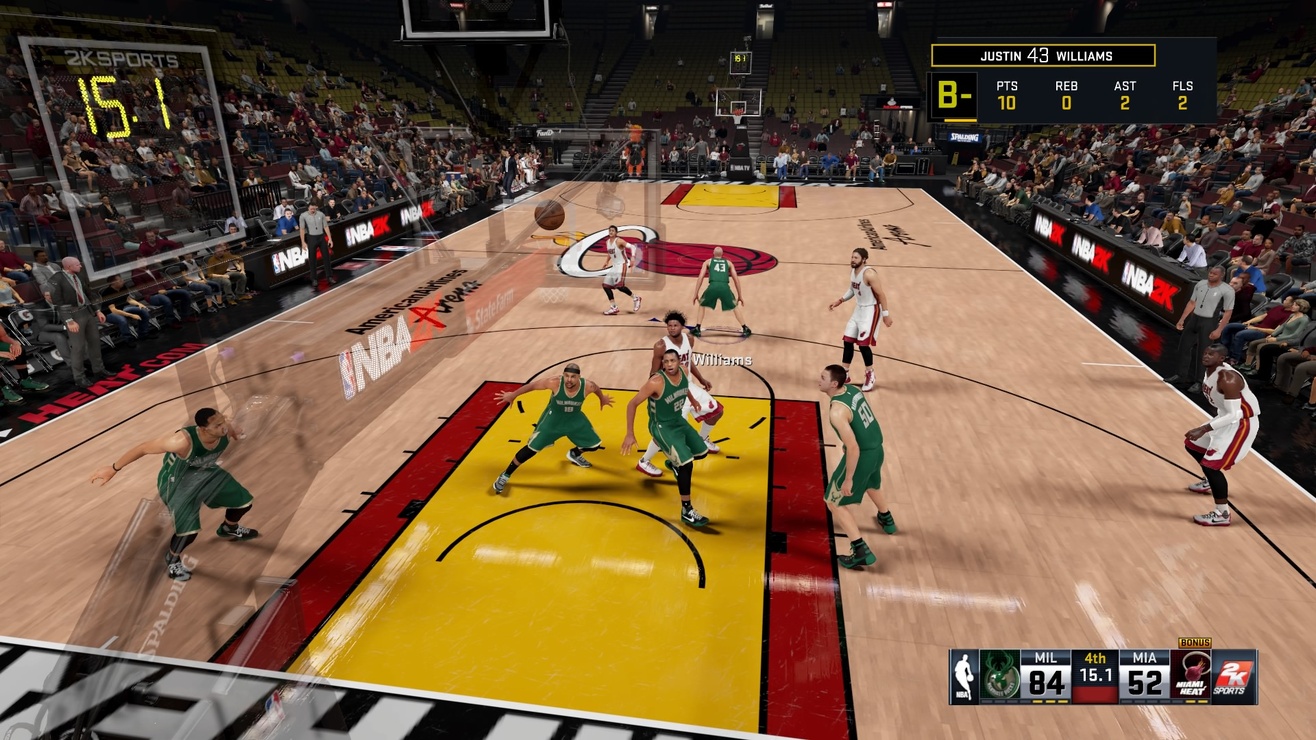1316x740 pixels.
Task: Click the NBA logo on the score bug
Action: click(x=963, y=674)
